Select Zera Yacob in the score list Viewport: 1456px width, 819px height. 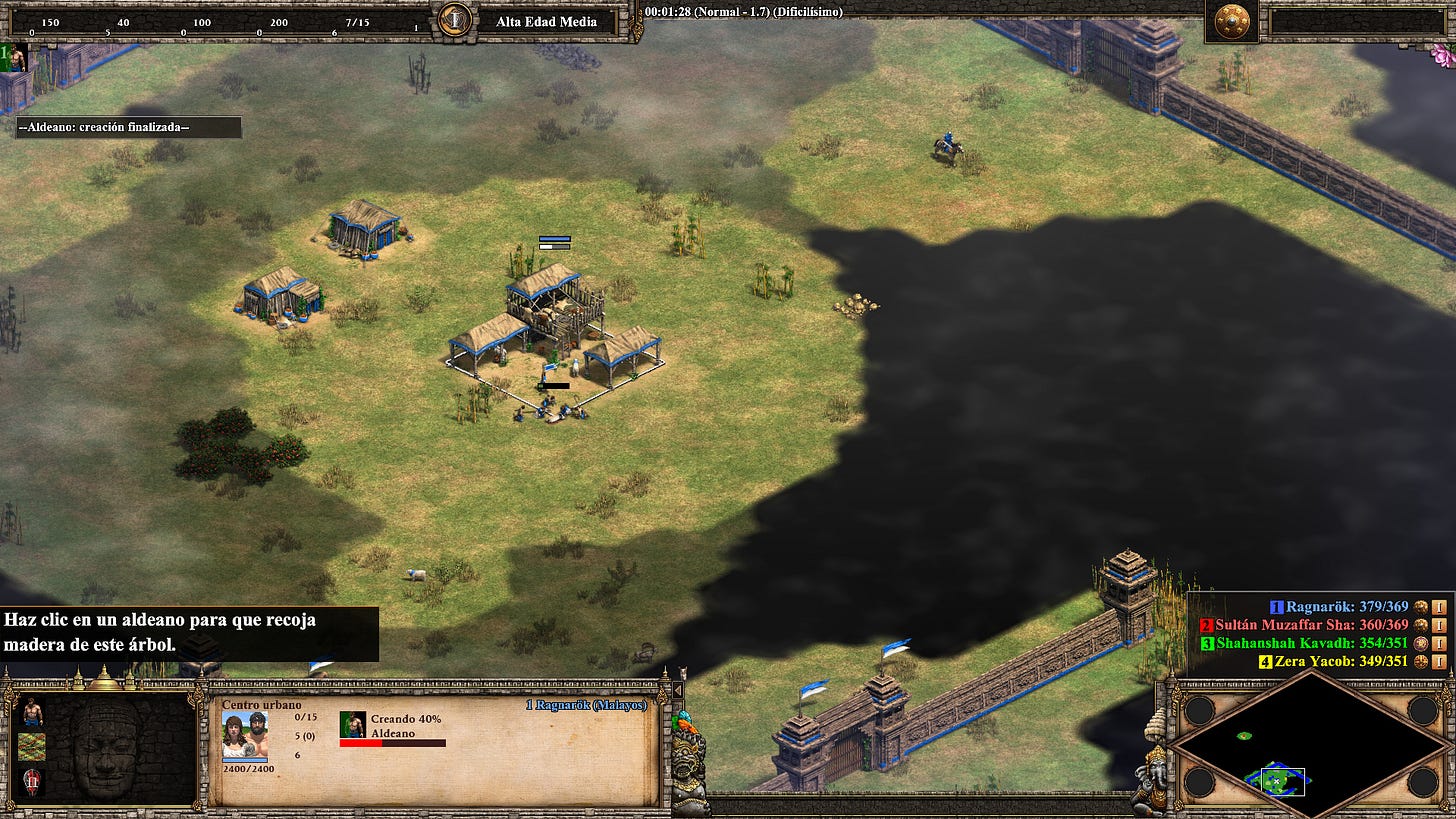pos(1304,661)
